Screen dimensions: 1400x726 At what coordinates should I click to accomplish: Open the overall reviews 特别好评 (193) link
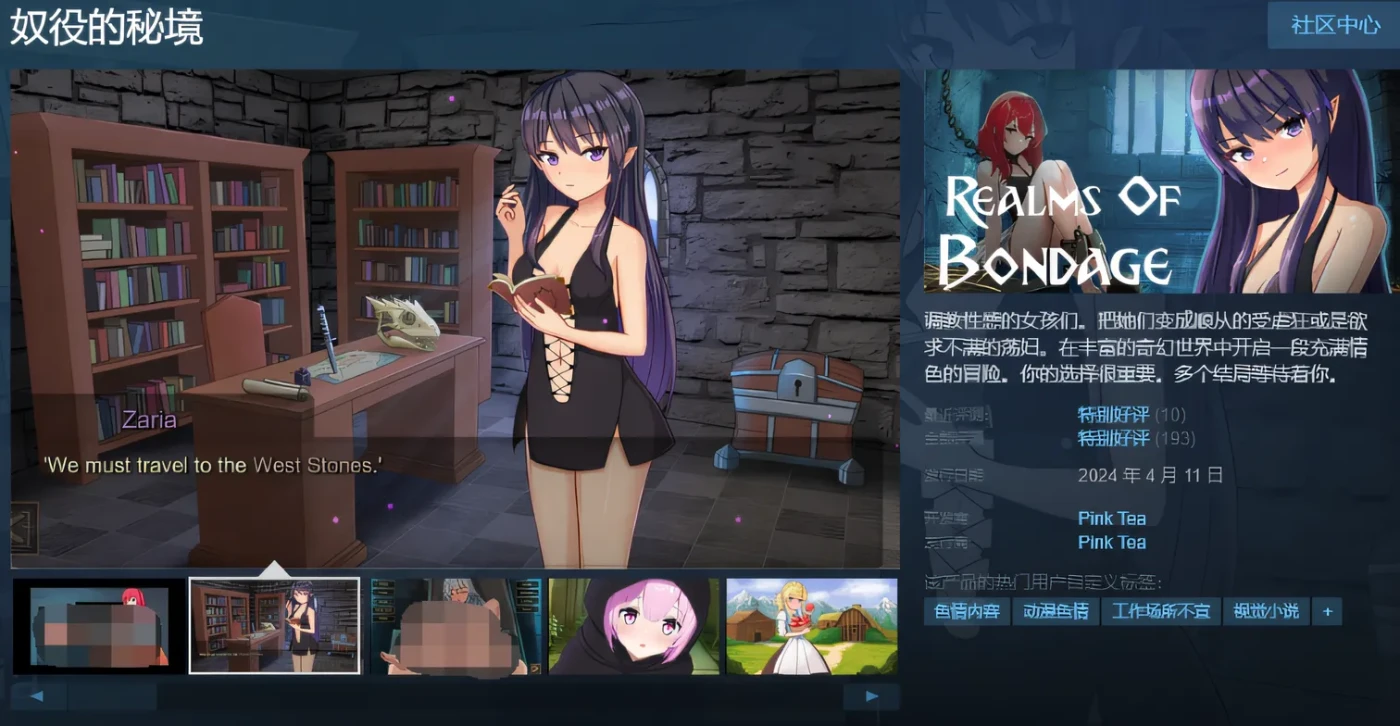1113,437
